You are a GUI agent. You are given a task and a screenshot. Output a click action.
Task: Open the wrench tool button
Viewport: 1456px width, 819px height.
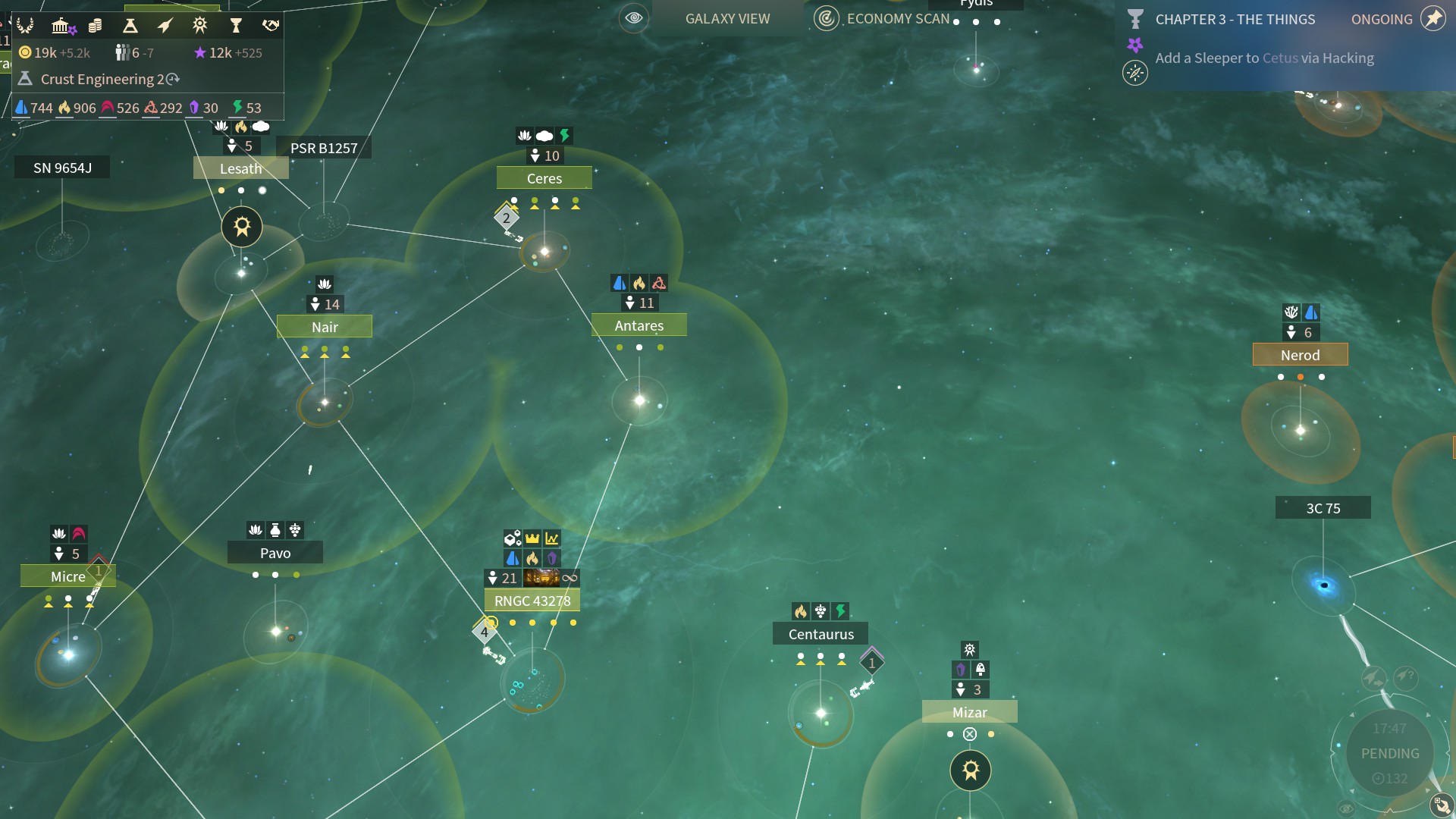1441,805
